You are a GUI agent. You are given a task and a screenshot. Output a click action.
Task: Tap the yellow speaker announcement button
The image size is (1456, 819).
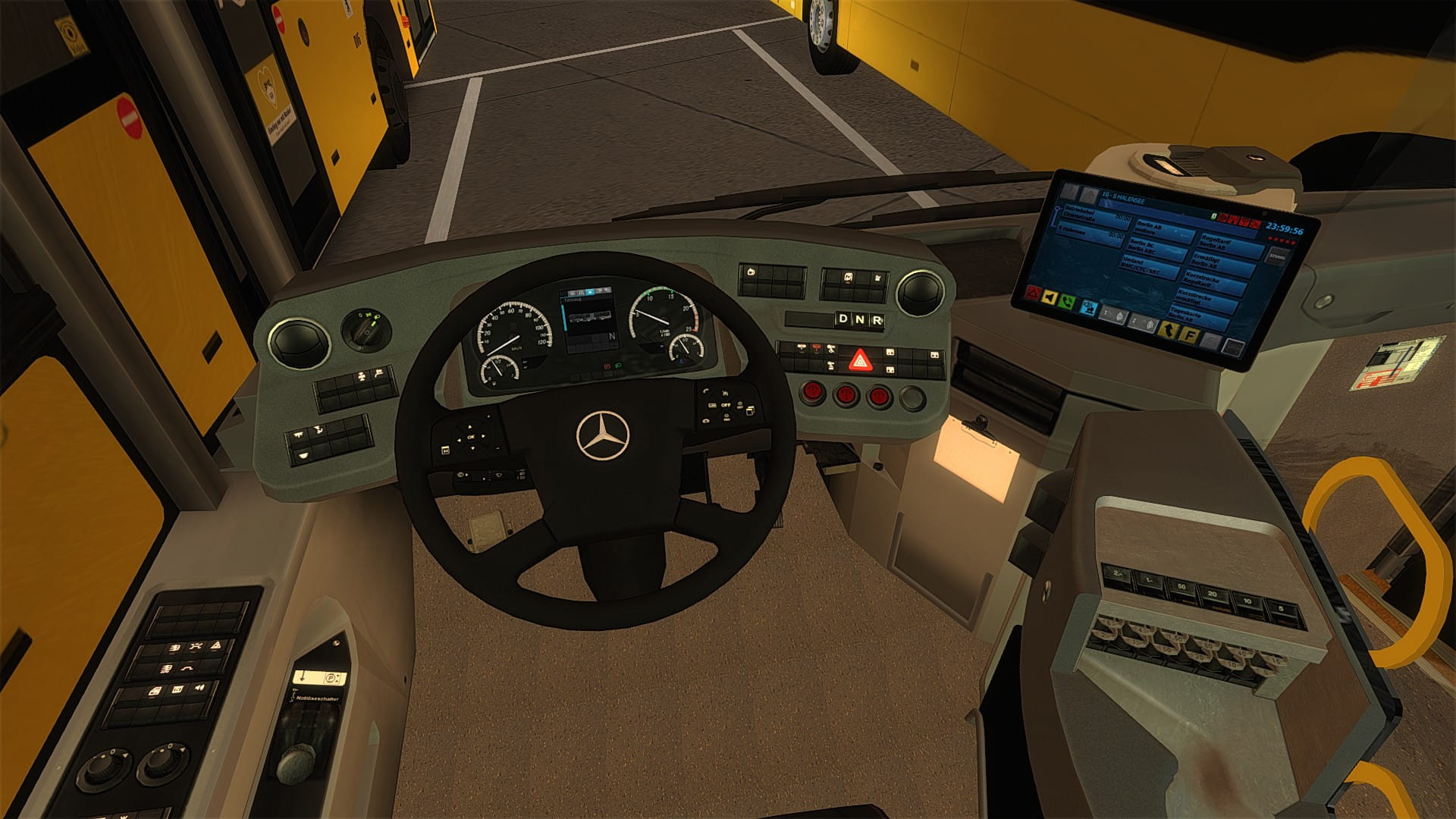(1050, 298)
